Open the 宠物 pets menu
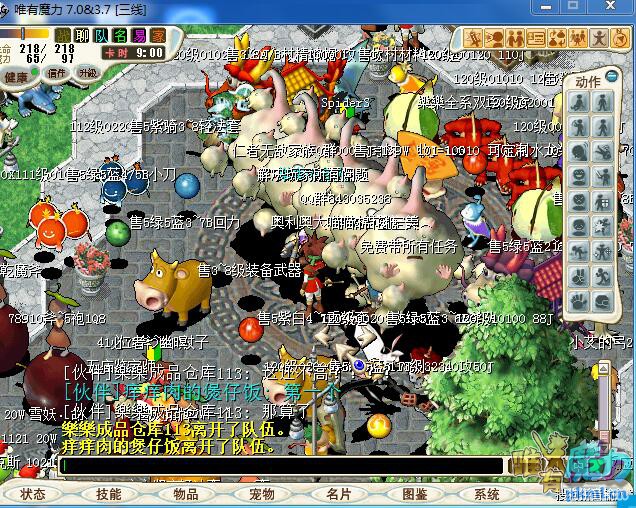The height and width of the screenshot is (508, 636). pyautogui.click(x=262, y=494)
